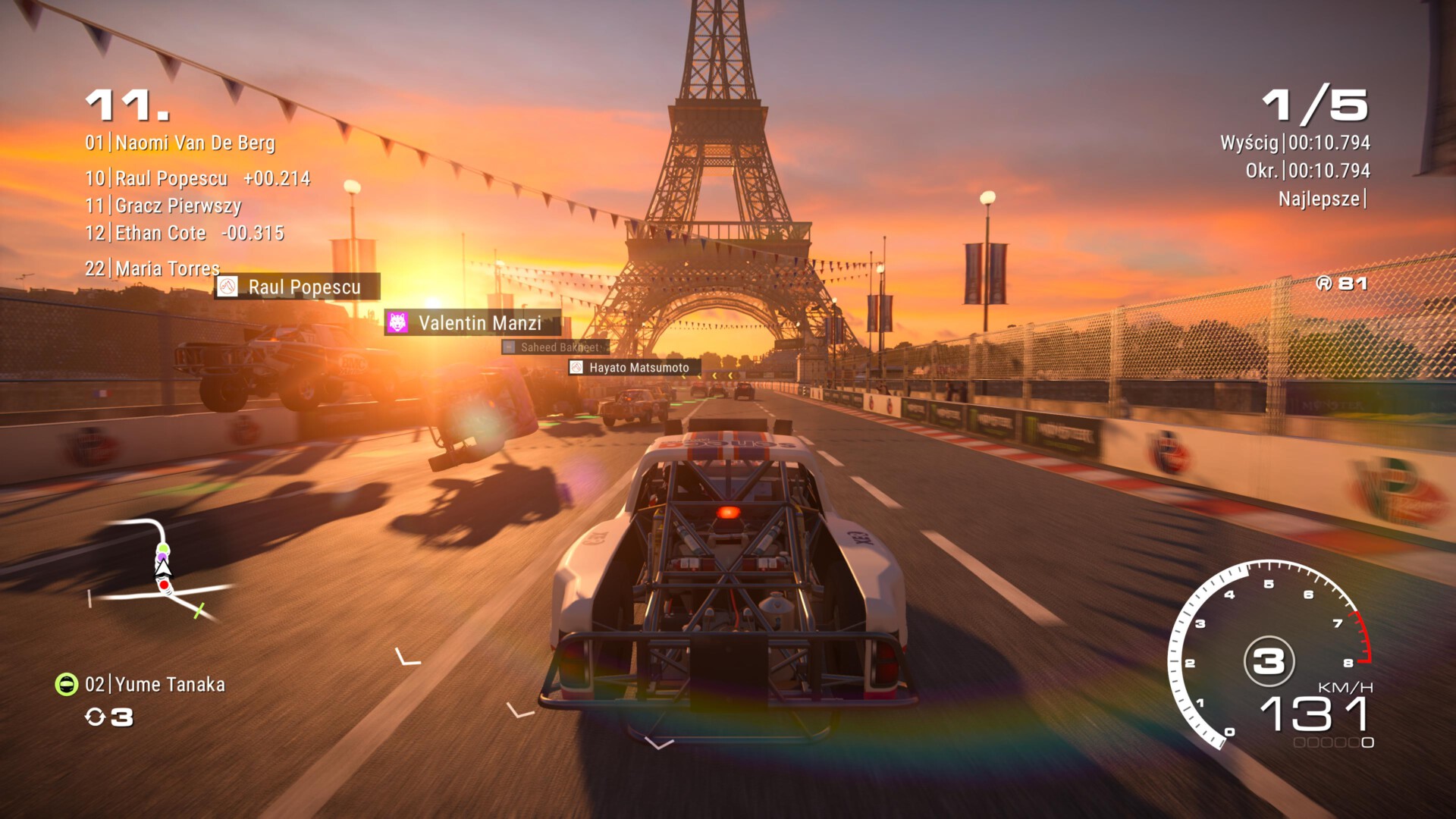
Task: Click Hayato Matsumoto's driver name tag
Action: (634, 368)
